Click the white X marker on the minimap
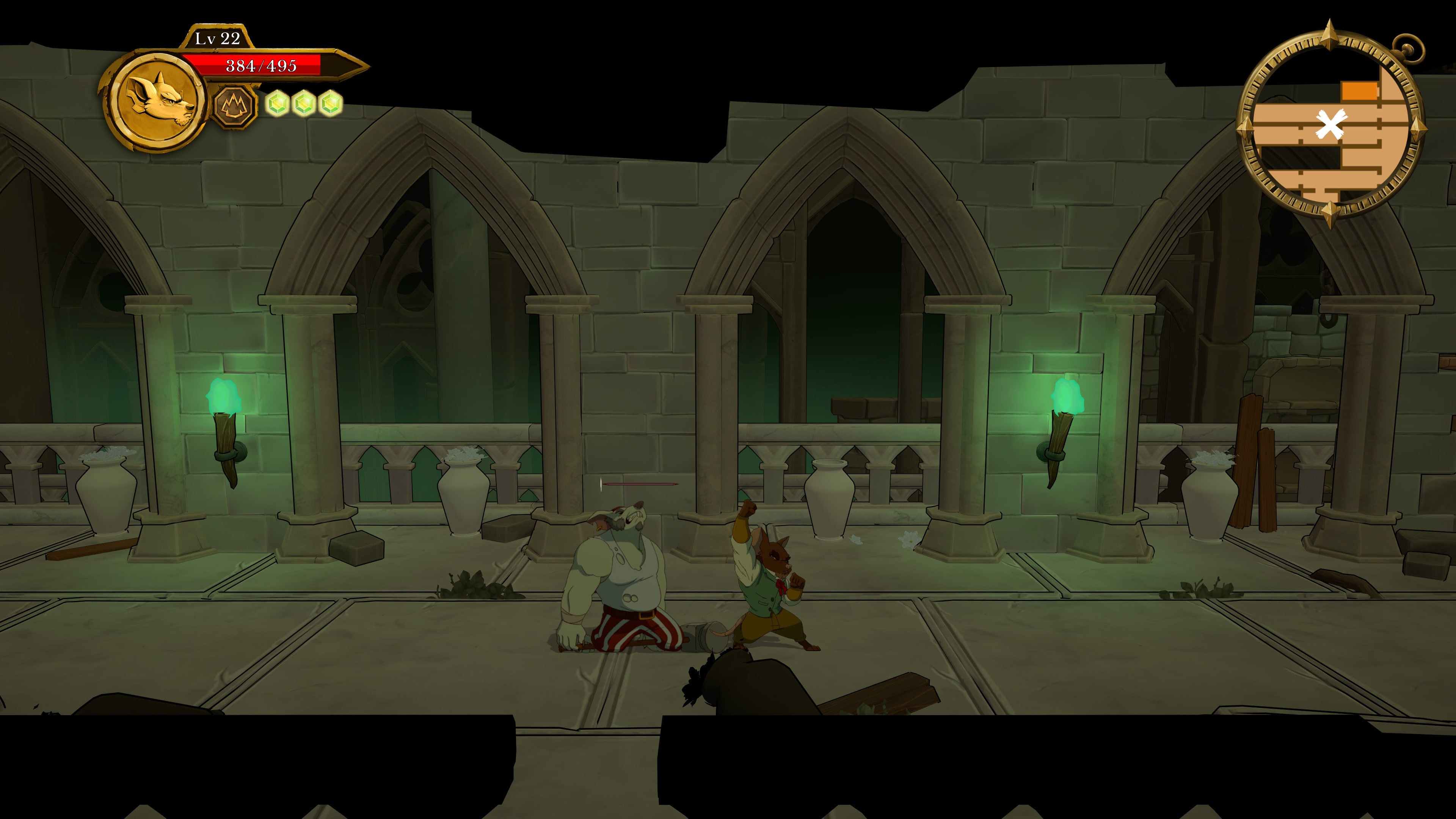This screenshot has width=1456, height=819. (1331, 124)
